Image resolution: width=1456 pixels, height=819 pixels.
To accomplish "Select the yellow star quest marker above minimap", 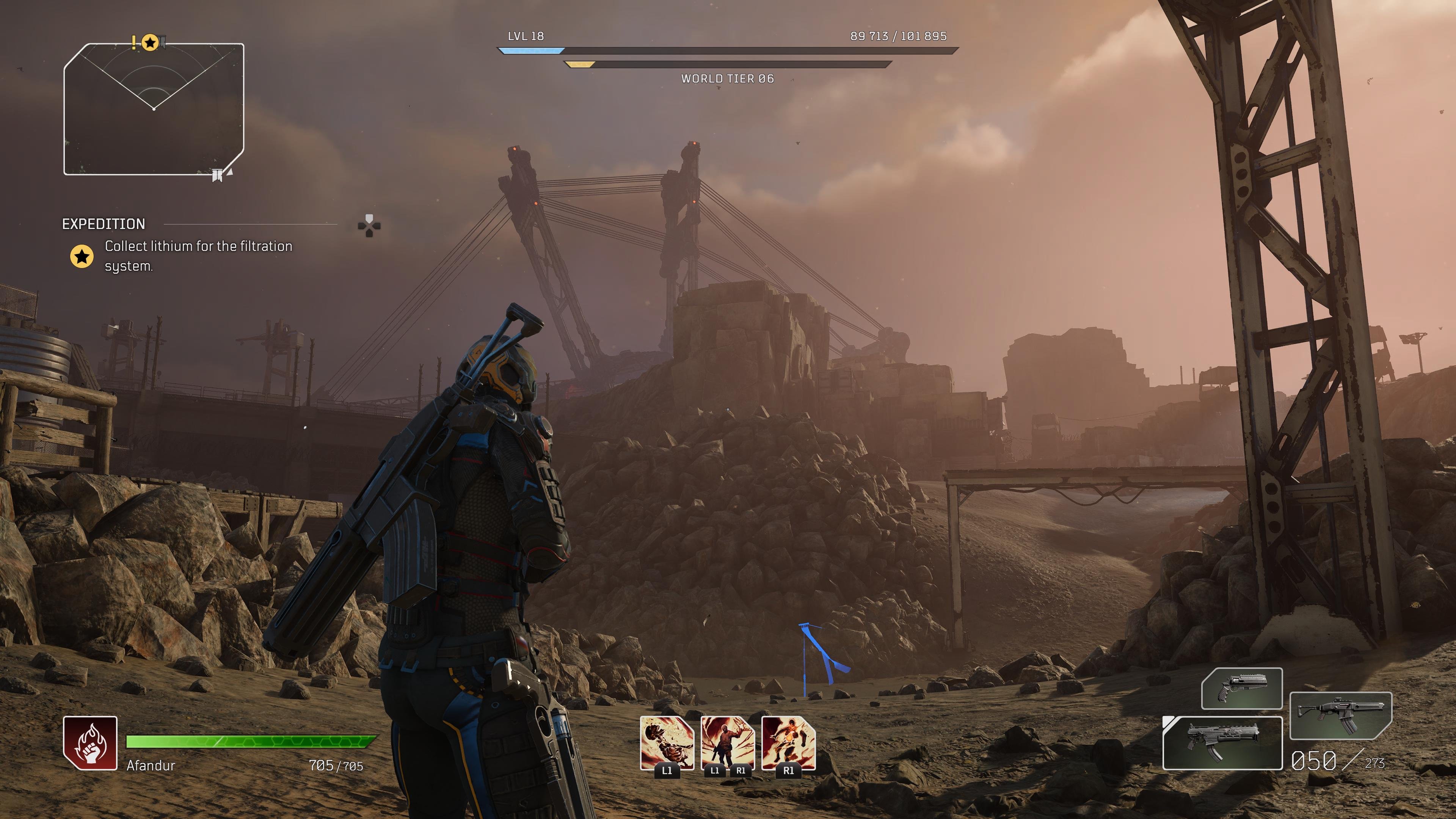I will point(150,43).
